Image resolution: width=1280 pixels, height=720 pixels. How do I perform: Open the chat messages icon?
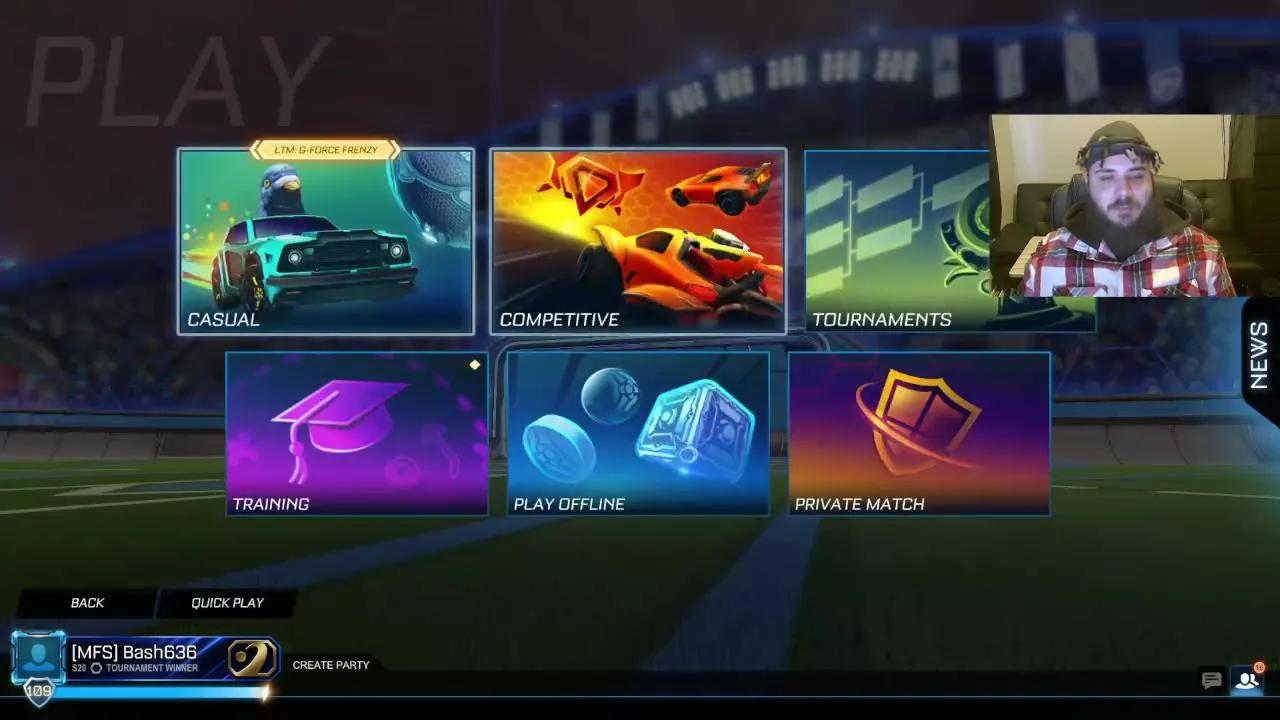point(1211,680)
